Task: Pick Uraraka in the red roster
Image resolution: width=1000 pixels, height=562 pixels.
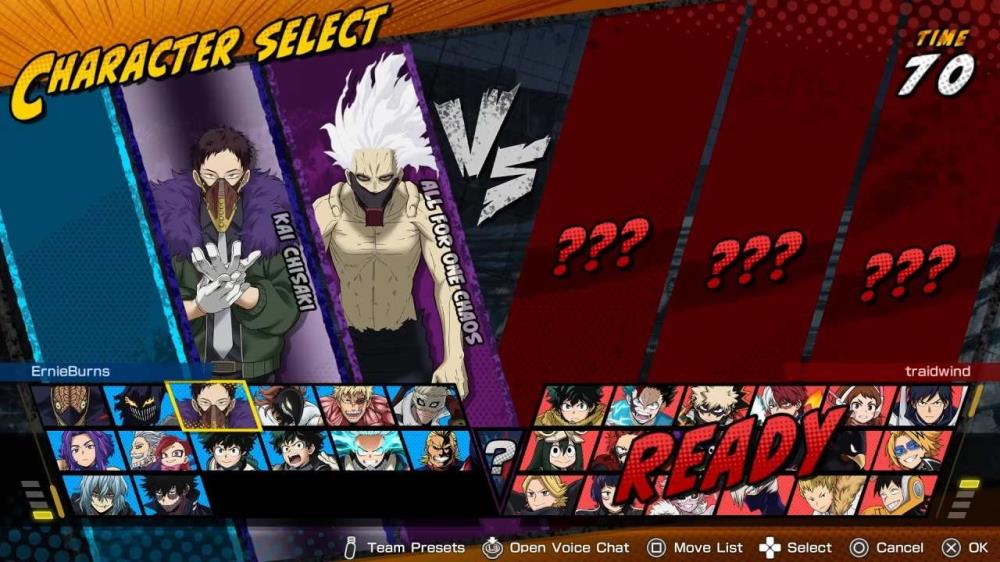Action: [858, 406]
